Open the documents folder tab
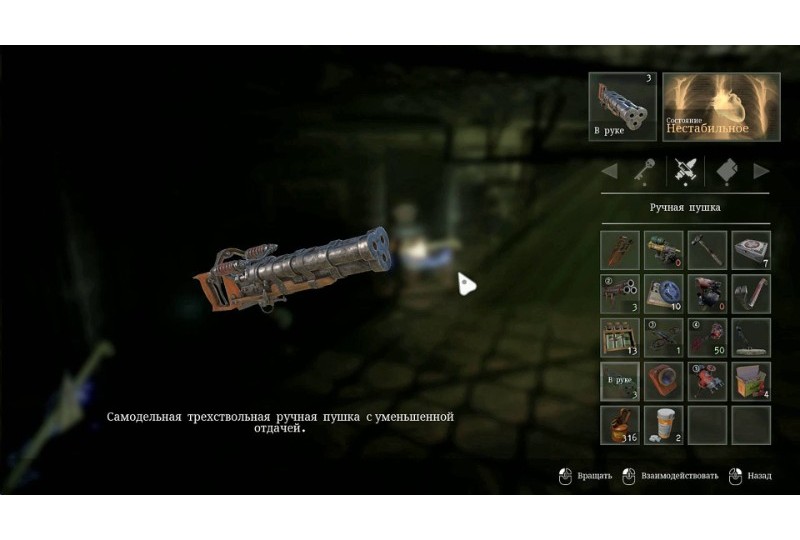 click(727, 170)
